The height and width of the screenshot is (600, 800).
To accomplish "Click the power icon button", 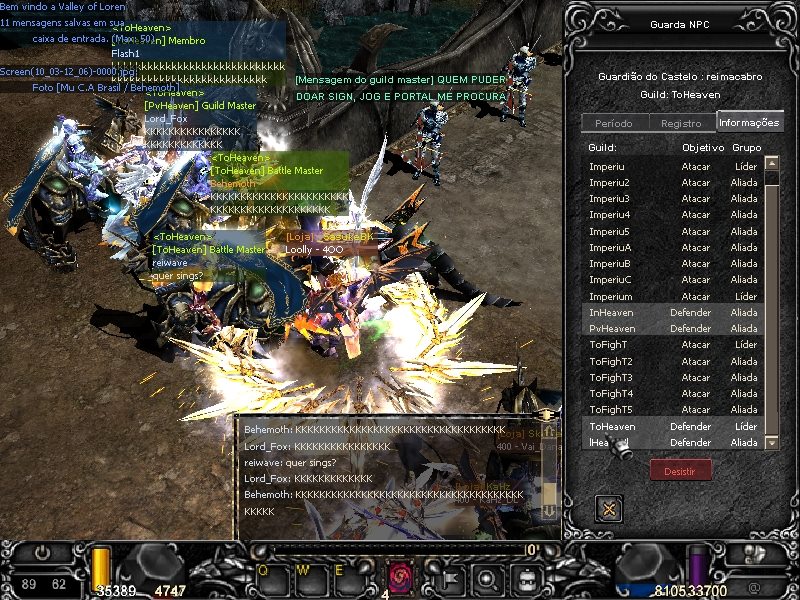I will pyautogui.click(x=43, y=551).
